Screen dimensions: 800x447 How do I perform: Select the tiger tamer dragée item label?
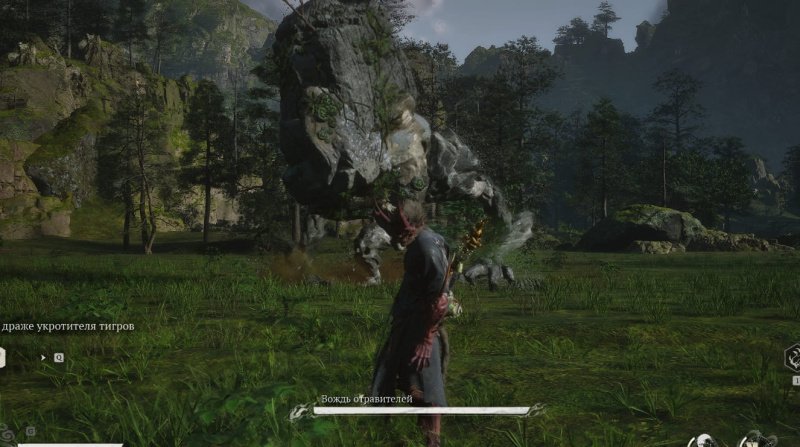[67, 326]
